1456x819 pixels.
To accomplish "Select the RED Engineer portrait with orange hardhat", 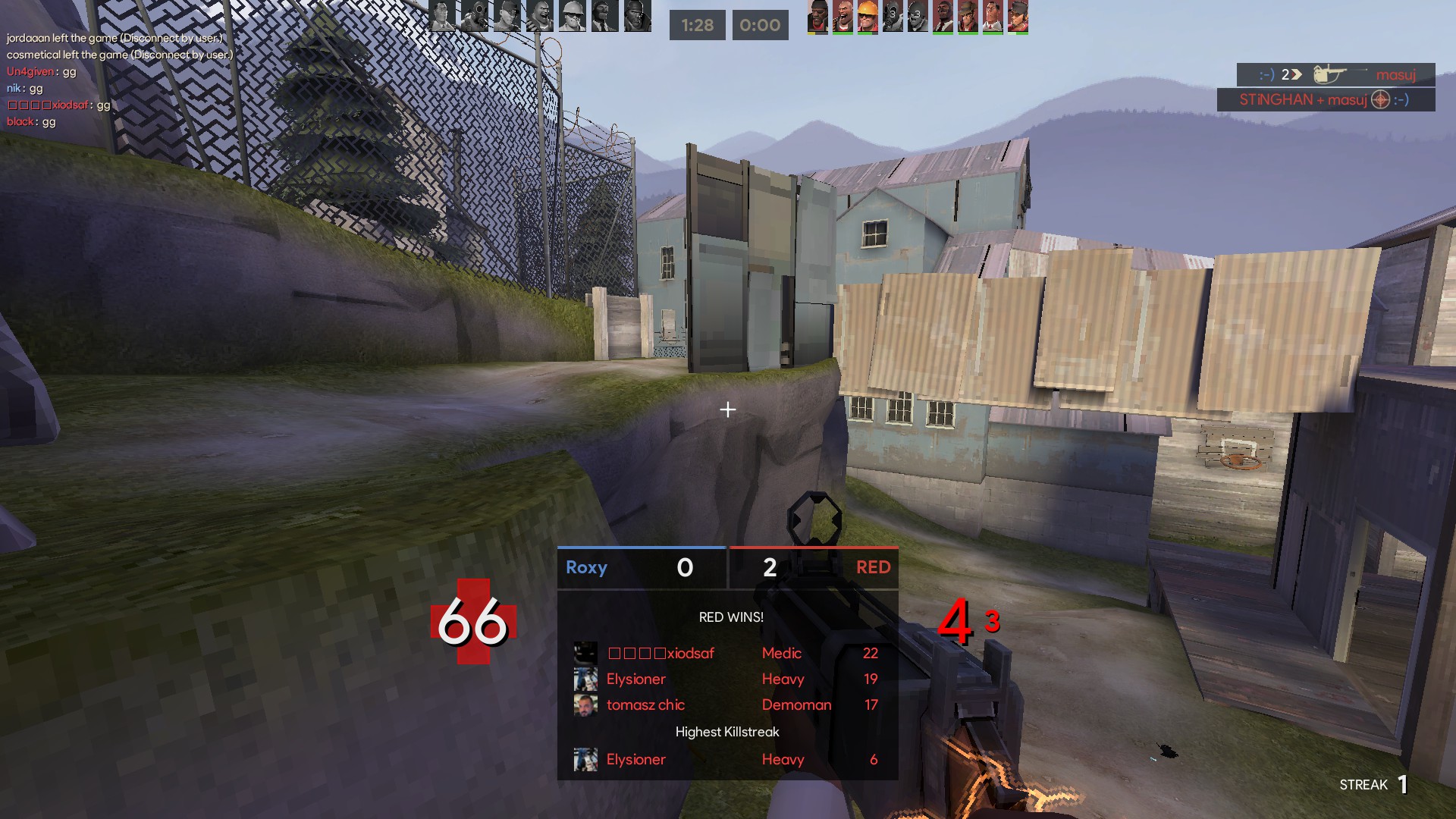I will 867,16.
